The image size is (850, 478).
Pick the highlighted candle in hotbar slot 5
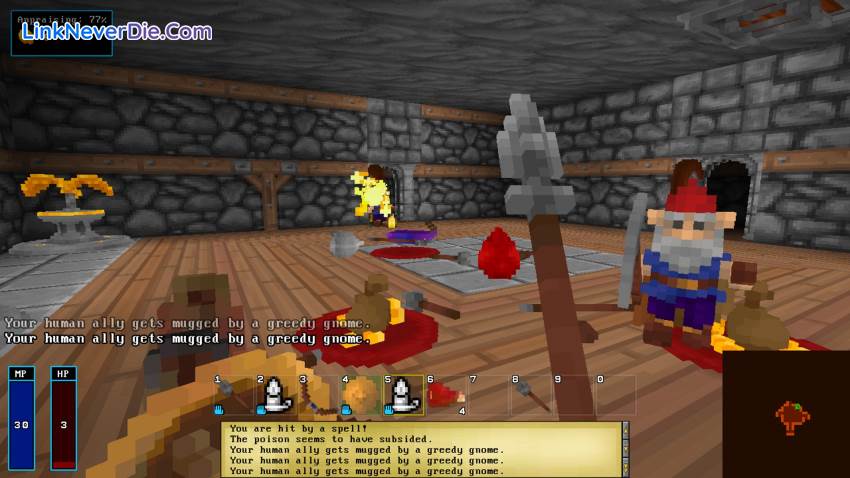tap(403, 396)
